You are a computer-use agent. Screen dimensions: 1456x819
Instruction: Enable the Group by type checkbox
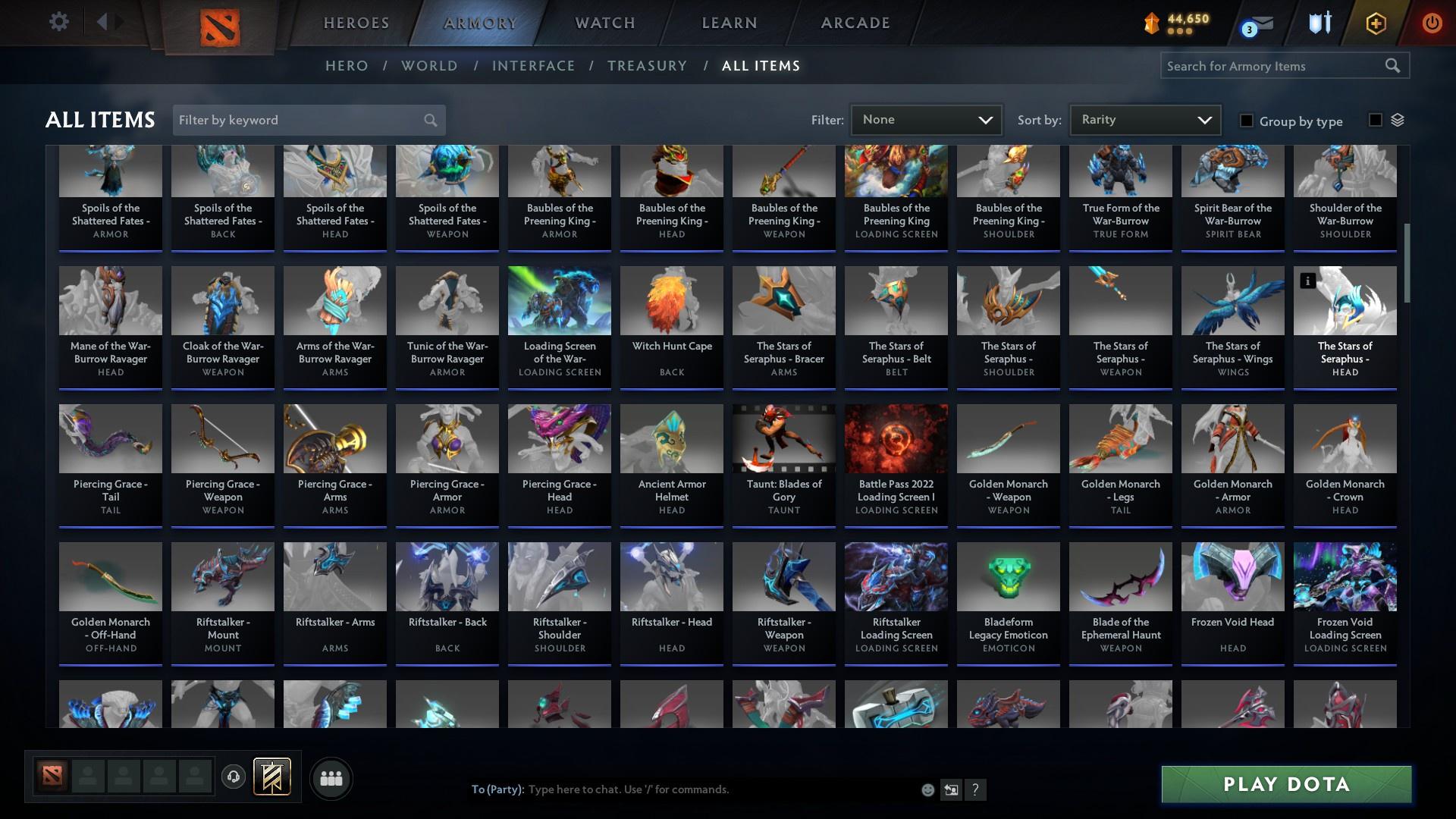pyautogui.click(x=1247, y=121)
